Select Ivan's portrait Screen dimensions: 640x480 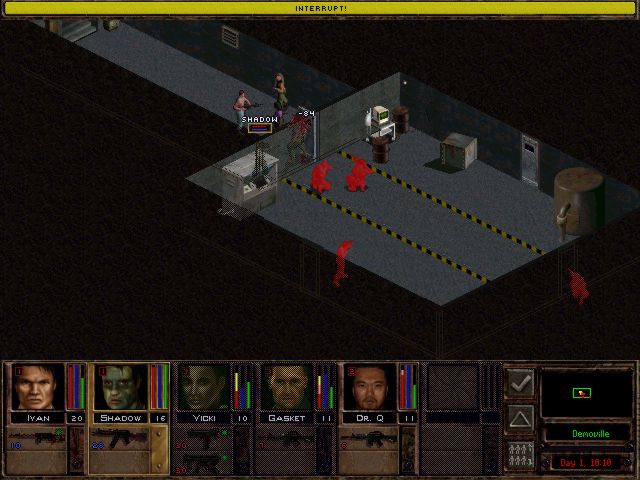[38, 387]
